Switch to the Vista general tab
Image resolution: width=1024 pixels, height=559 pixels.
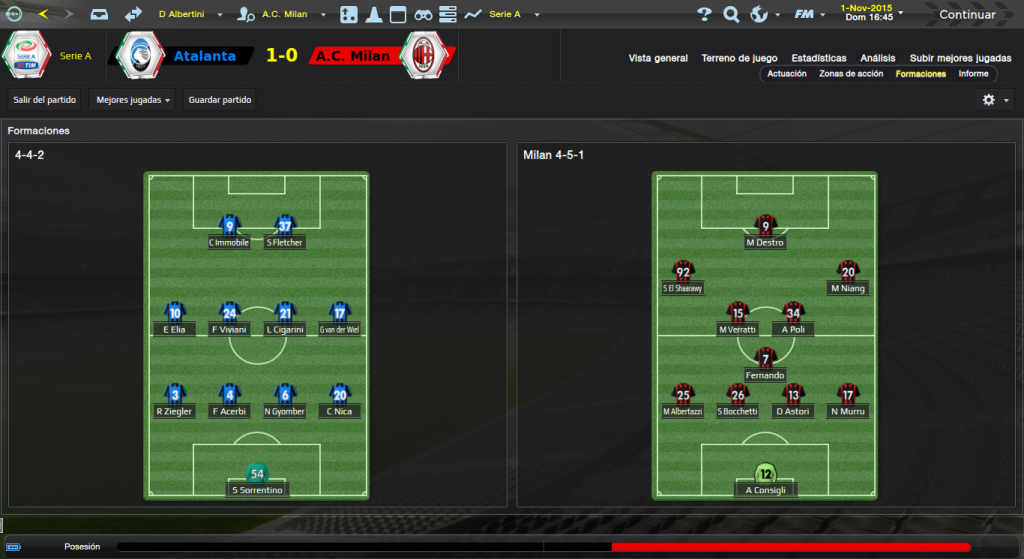(658, 58)
